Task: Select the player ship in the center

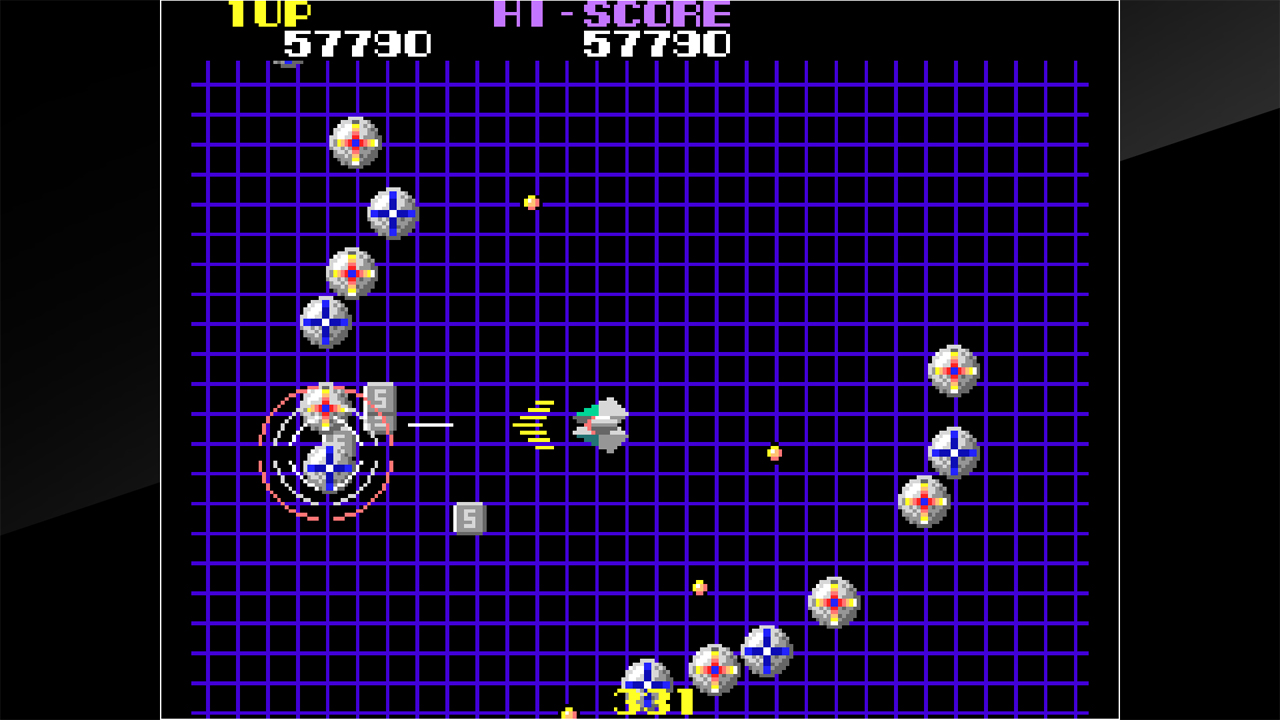Action: tap(600, 425)
